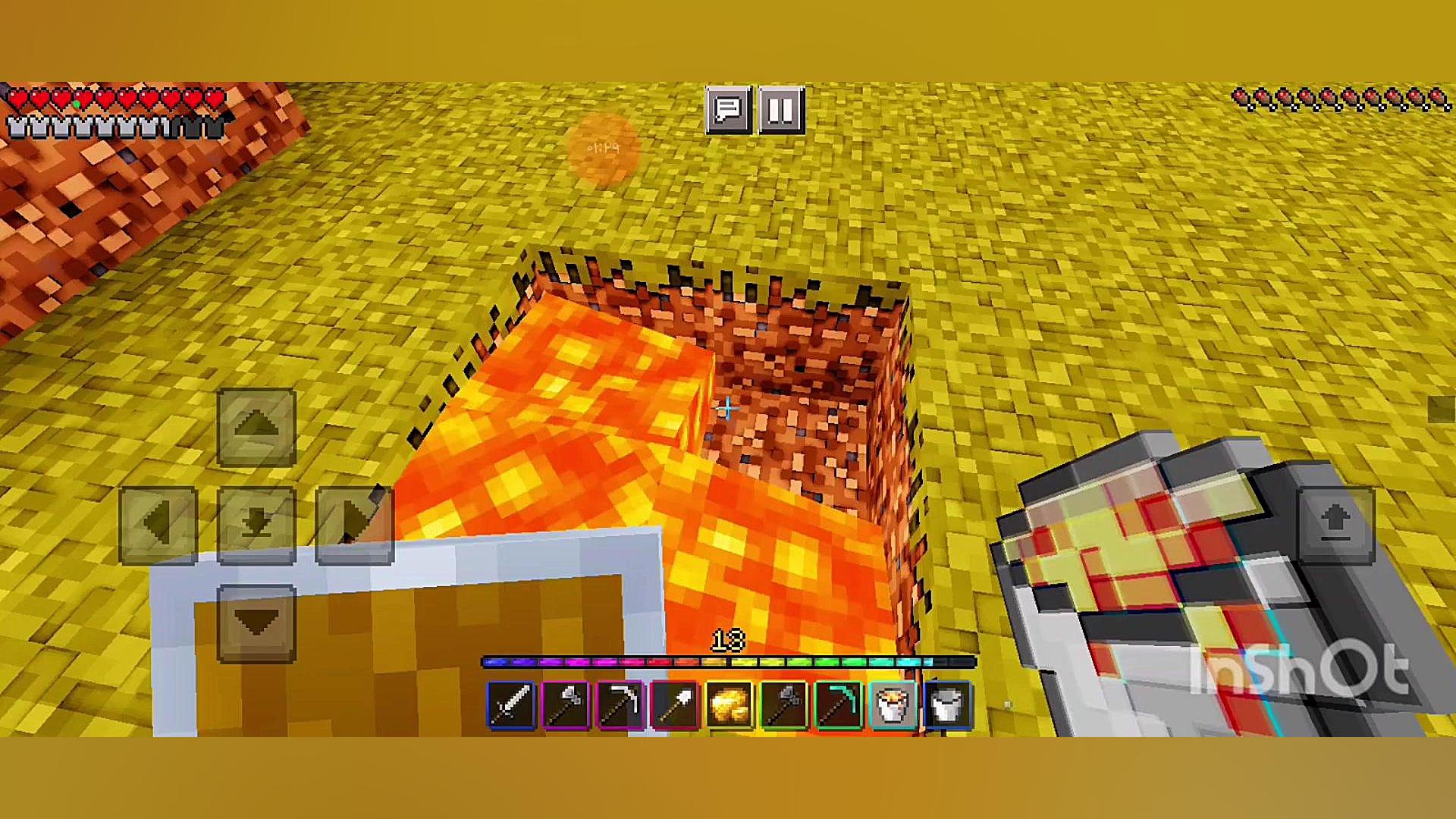Switch to the empty bucket slot

tap(948, 705)
